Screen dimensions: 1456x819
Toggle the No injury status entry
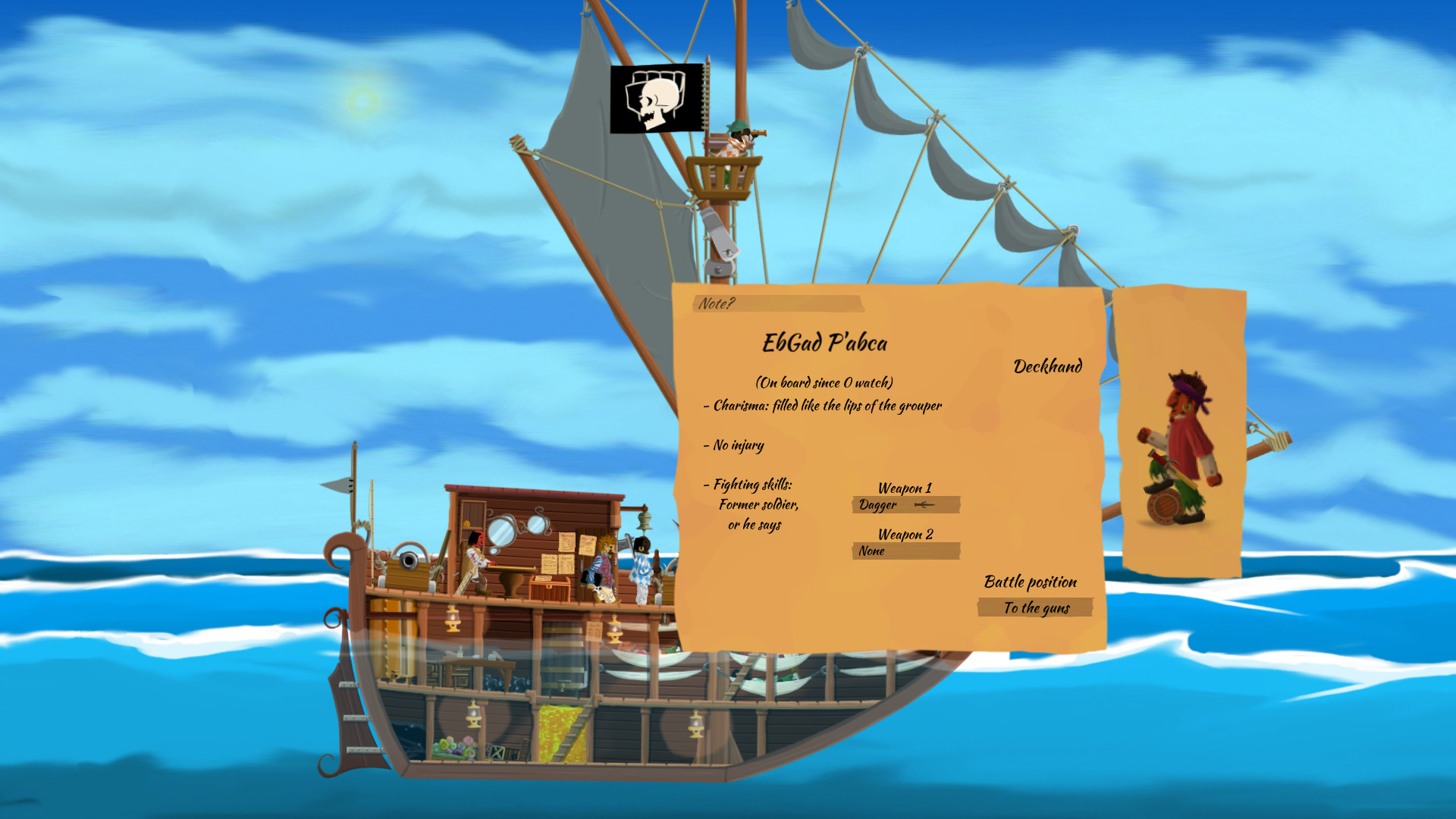coord(736,445)
